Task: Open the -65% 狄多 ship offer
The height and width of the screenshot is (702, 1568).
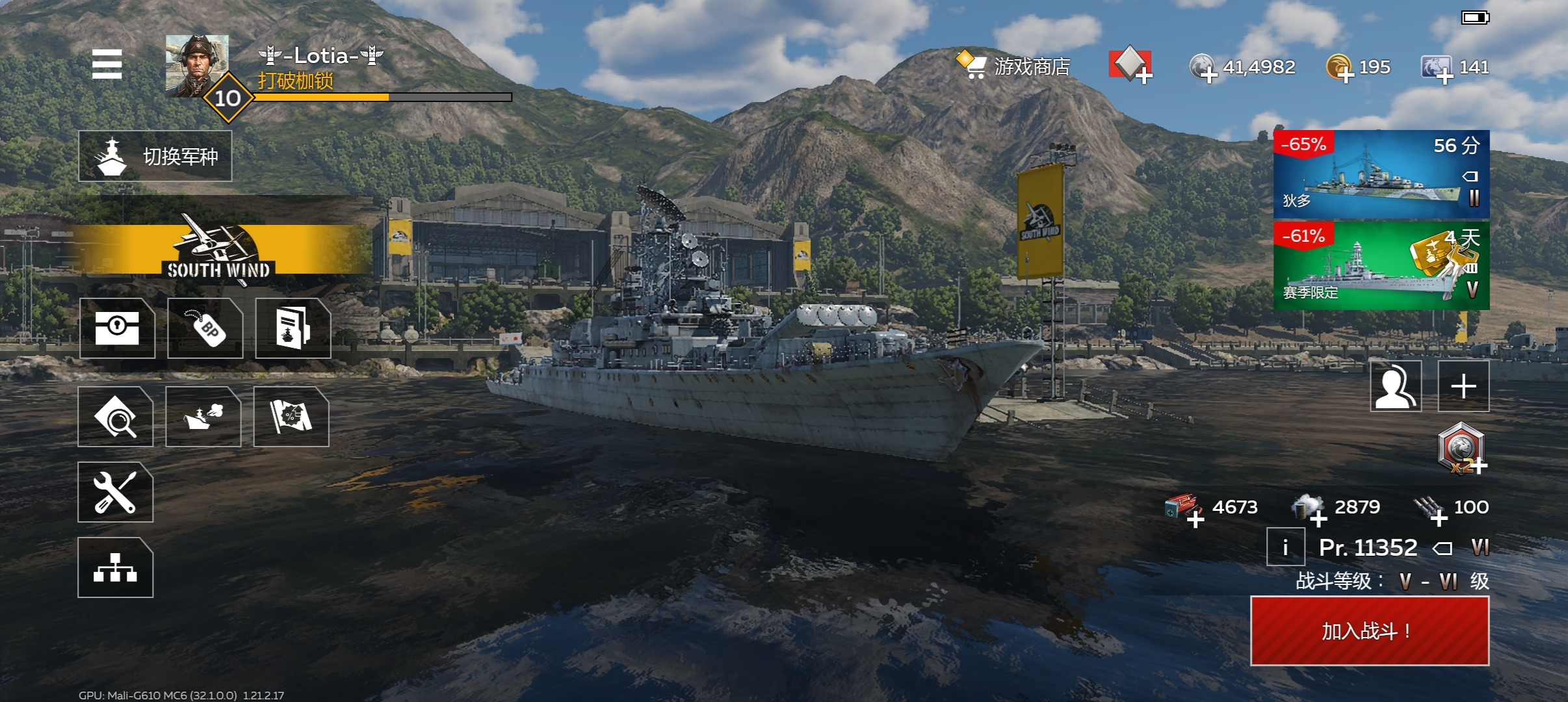Action: 1381,174
